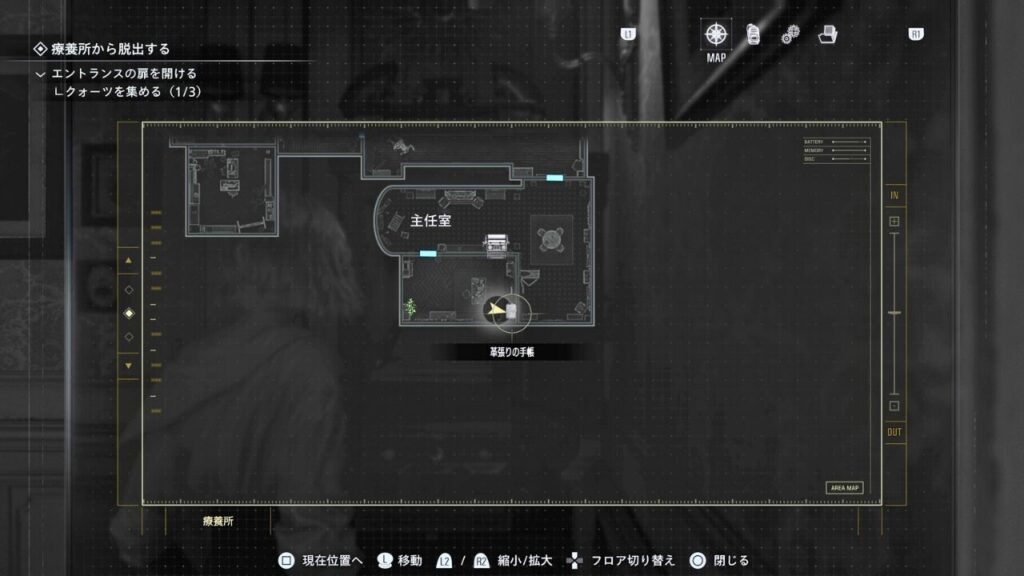Click the zoom OUT minus button
The width and height of the screenshot is (1024, 576).
[894, 406]
